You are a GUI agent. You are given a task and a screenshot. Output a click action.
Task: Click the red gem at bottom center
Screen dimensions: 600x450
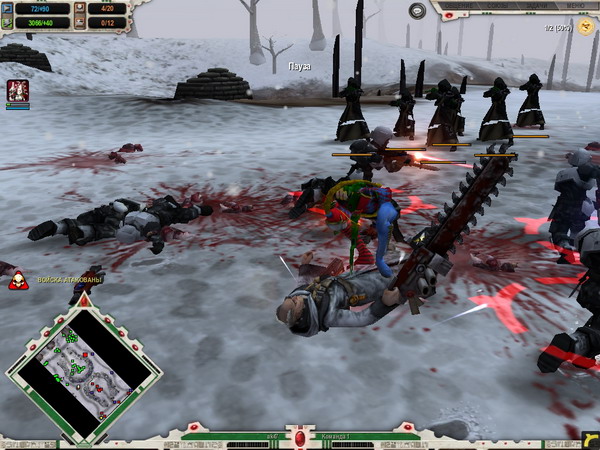pyautogui.click(x=299, y=438)
